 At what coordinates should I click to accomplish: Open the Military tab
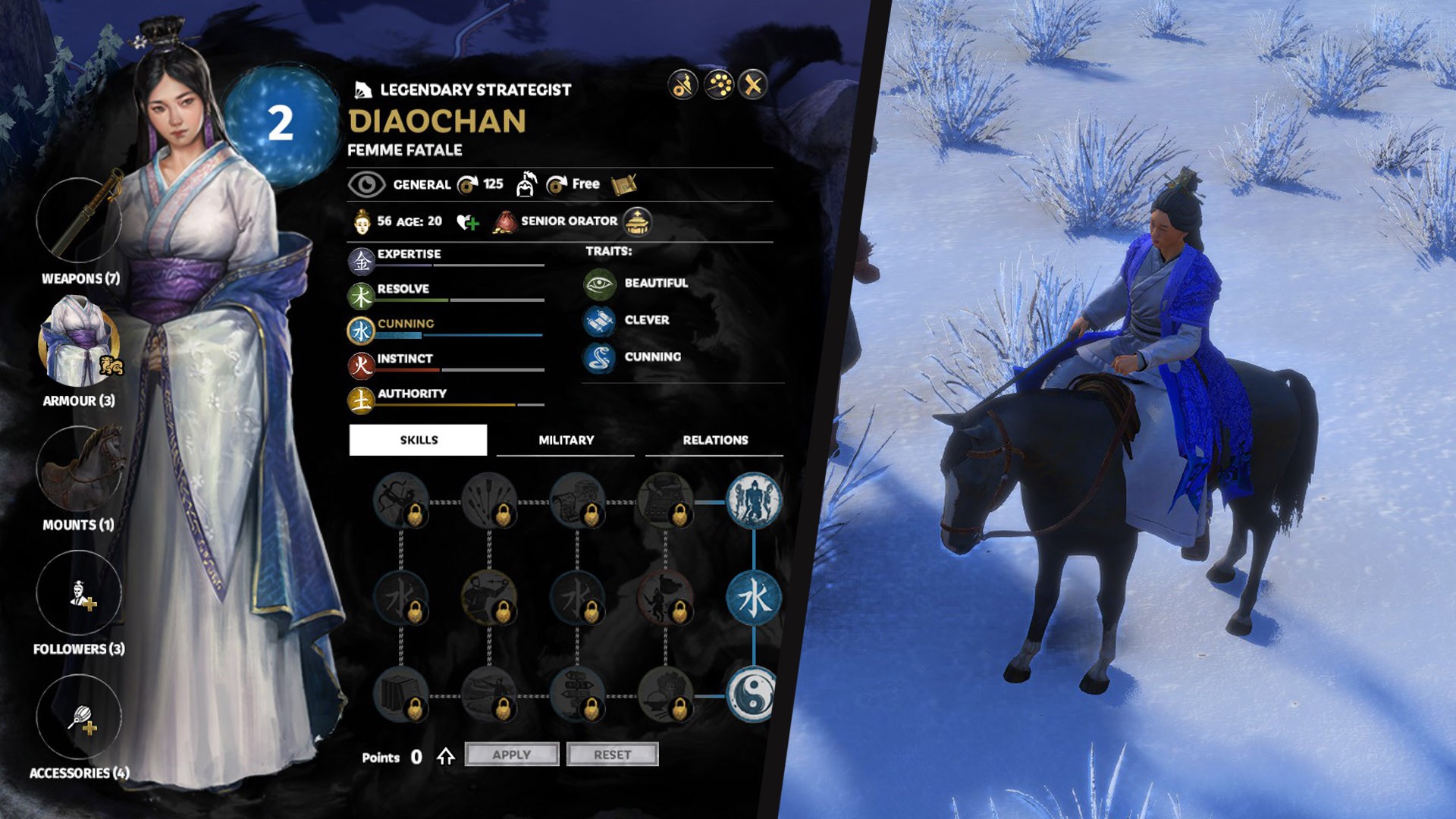[566, 440]
